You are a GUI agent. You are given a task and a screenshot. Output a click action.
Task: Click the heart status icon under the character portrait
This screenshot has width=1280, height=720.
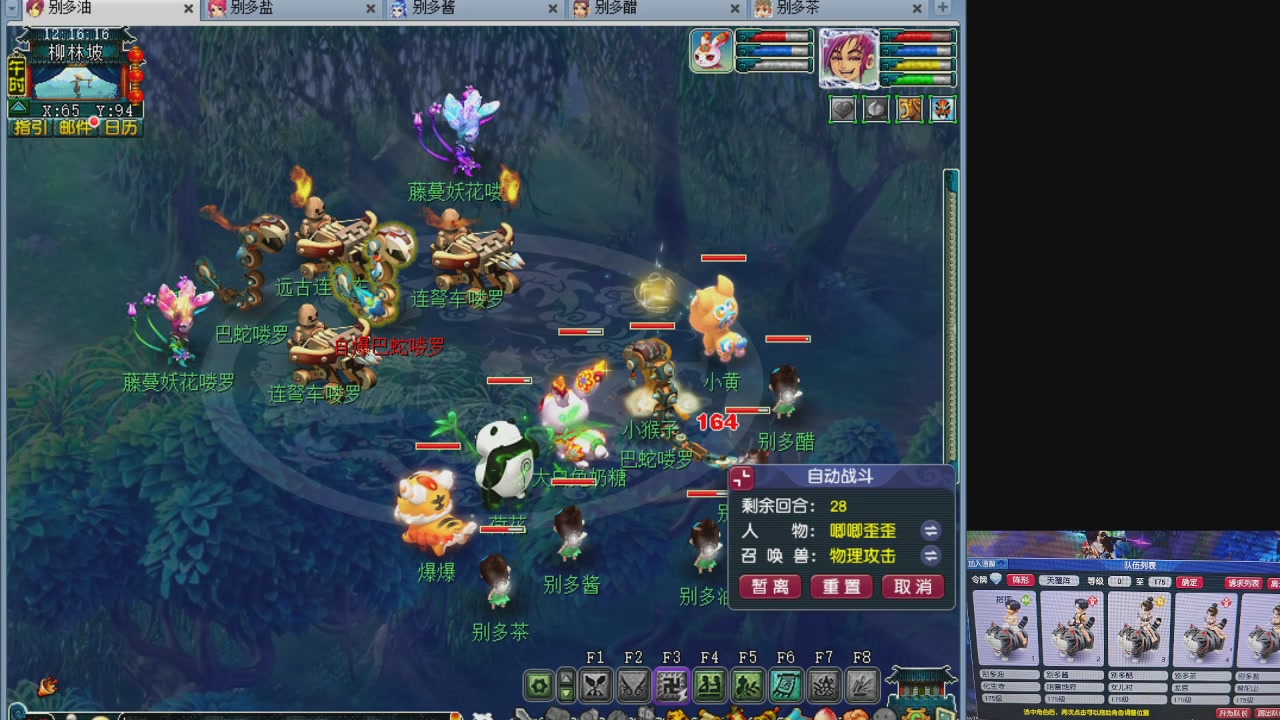coord(842,110)
